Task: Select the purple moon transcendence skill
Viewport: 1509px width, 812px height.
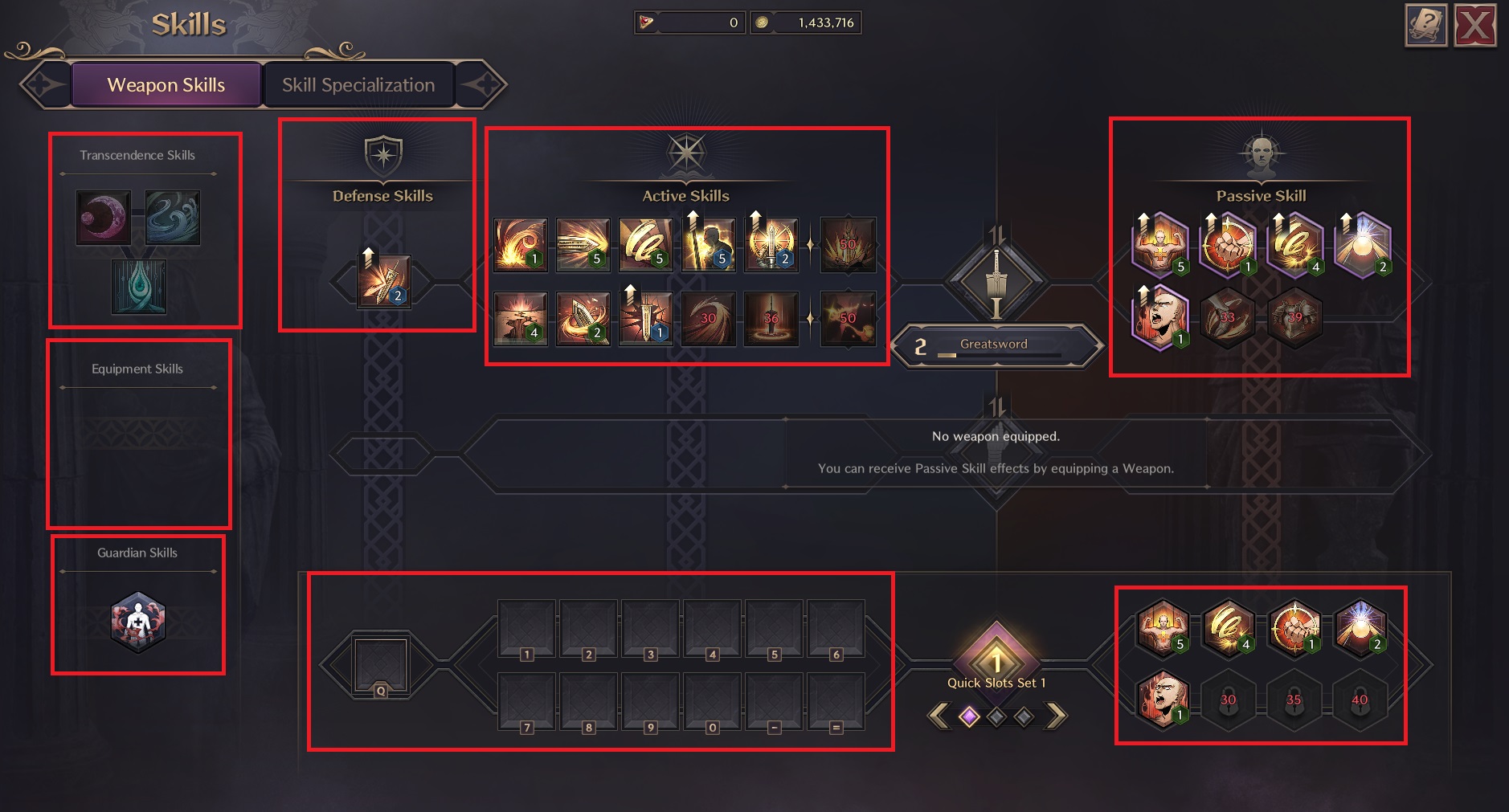Action: click(104, 217)
